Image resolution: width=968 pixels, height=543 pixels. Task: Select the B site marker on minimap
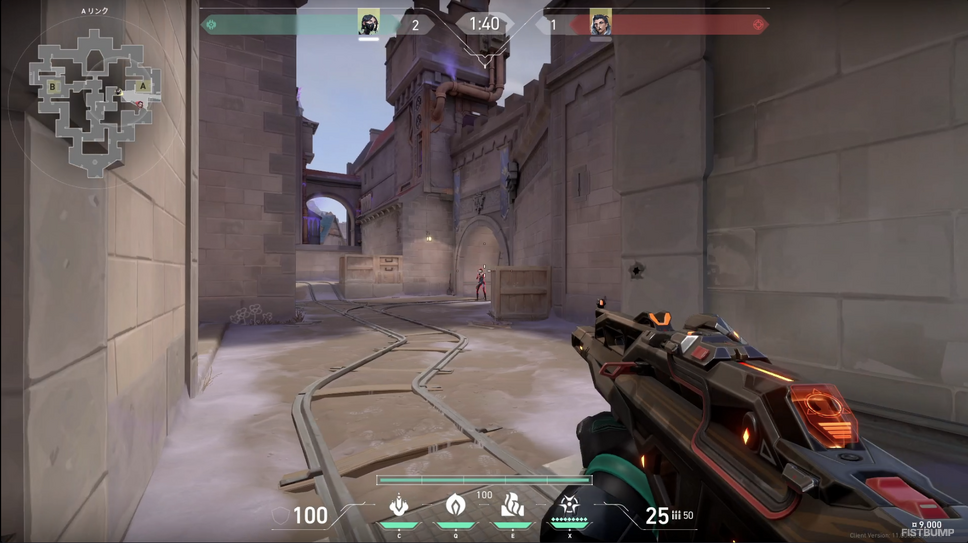tap(53, 87)
